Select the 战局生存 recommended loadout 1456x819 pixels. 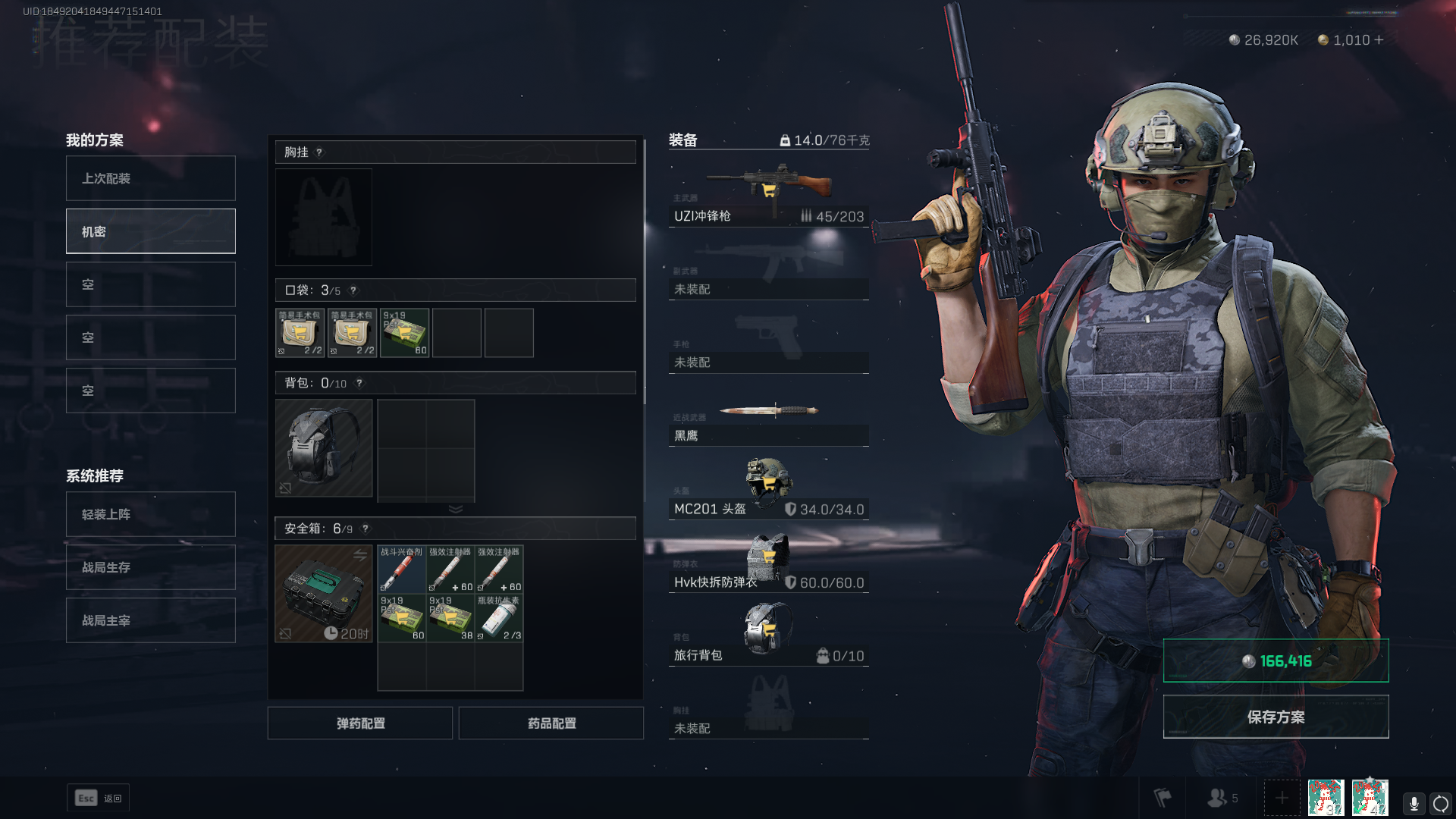click(x=150, y=567)
